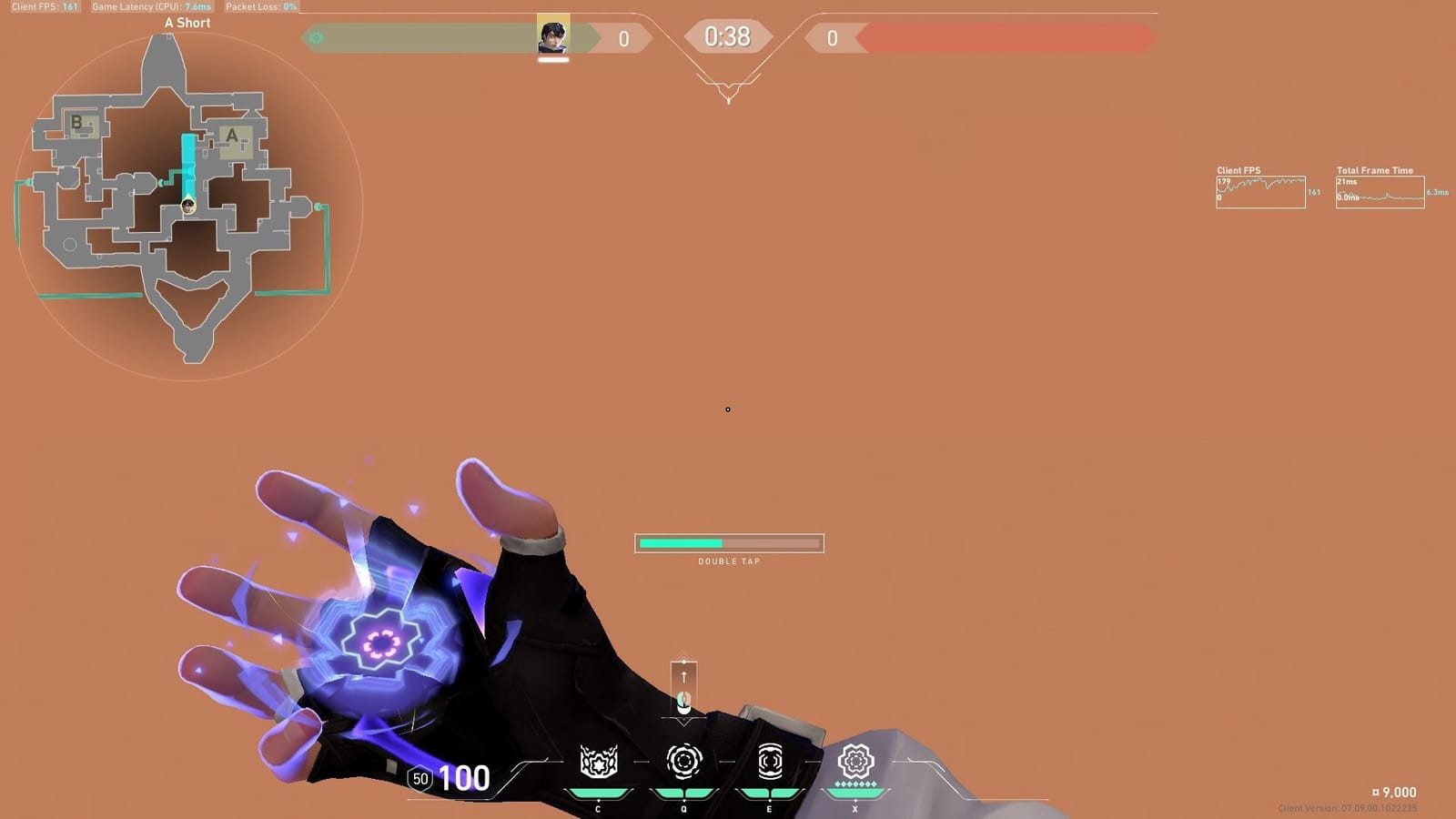This screenshot has height=819, width=1456.
Task: Click the player arrow on the minimap
Action: tap(187, 205)
